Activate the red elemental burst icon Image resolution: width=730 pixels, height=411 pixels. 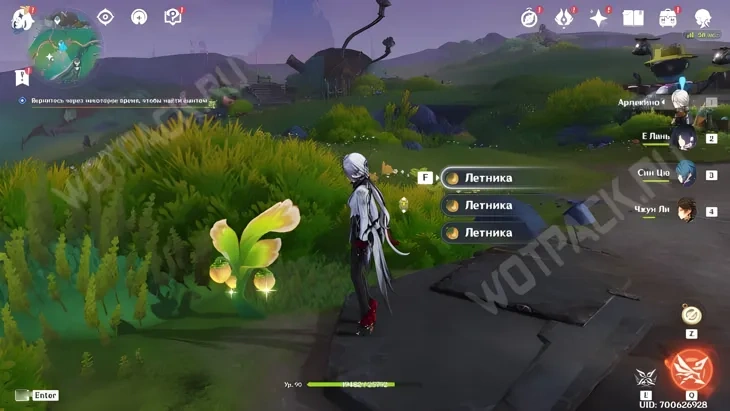coord(691,366)
